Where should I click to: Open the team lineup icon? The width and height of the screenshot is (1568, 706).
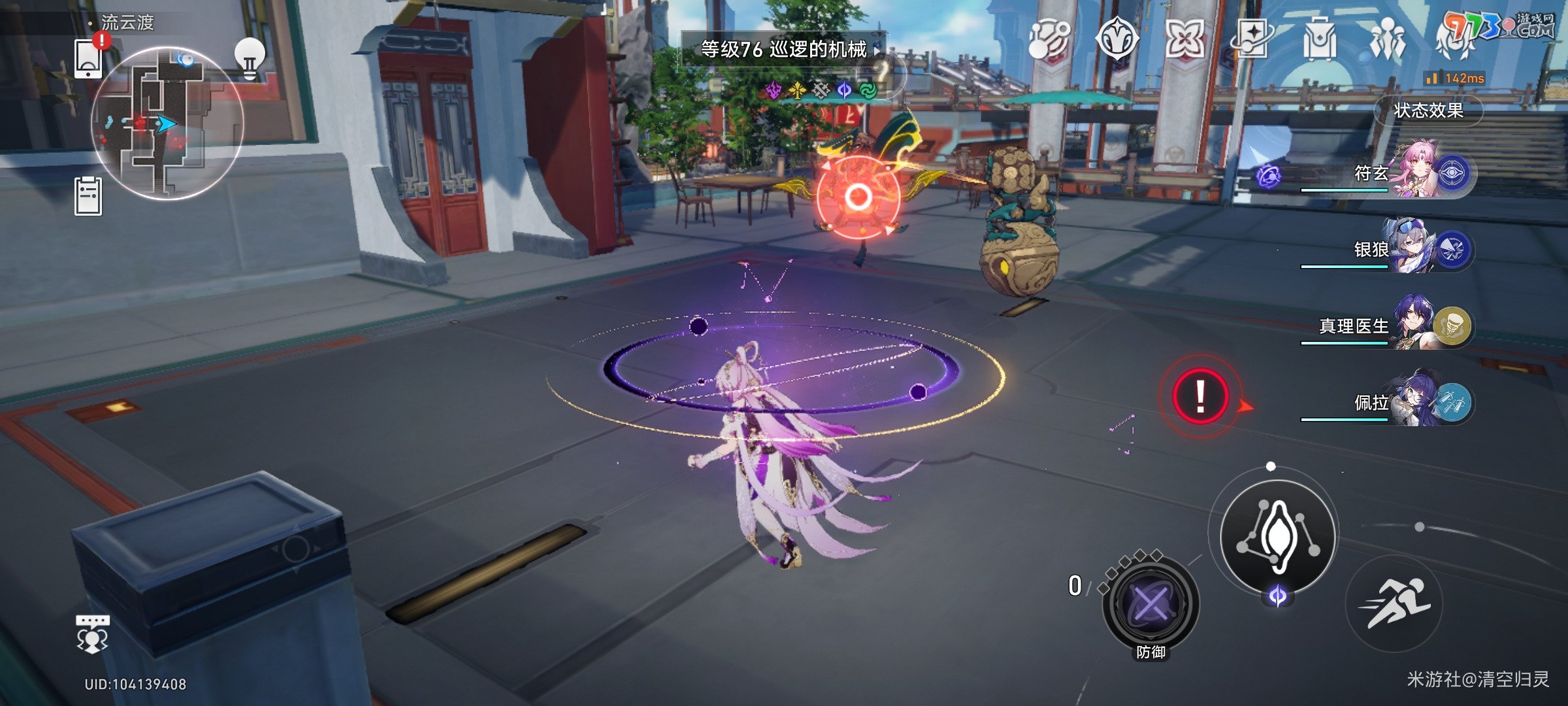[x=1387, y=39]
